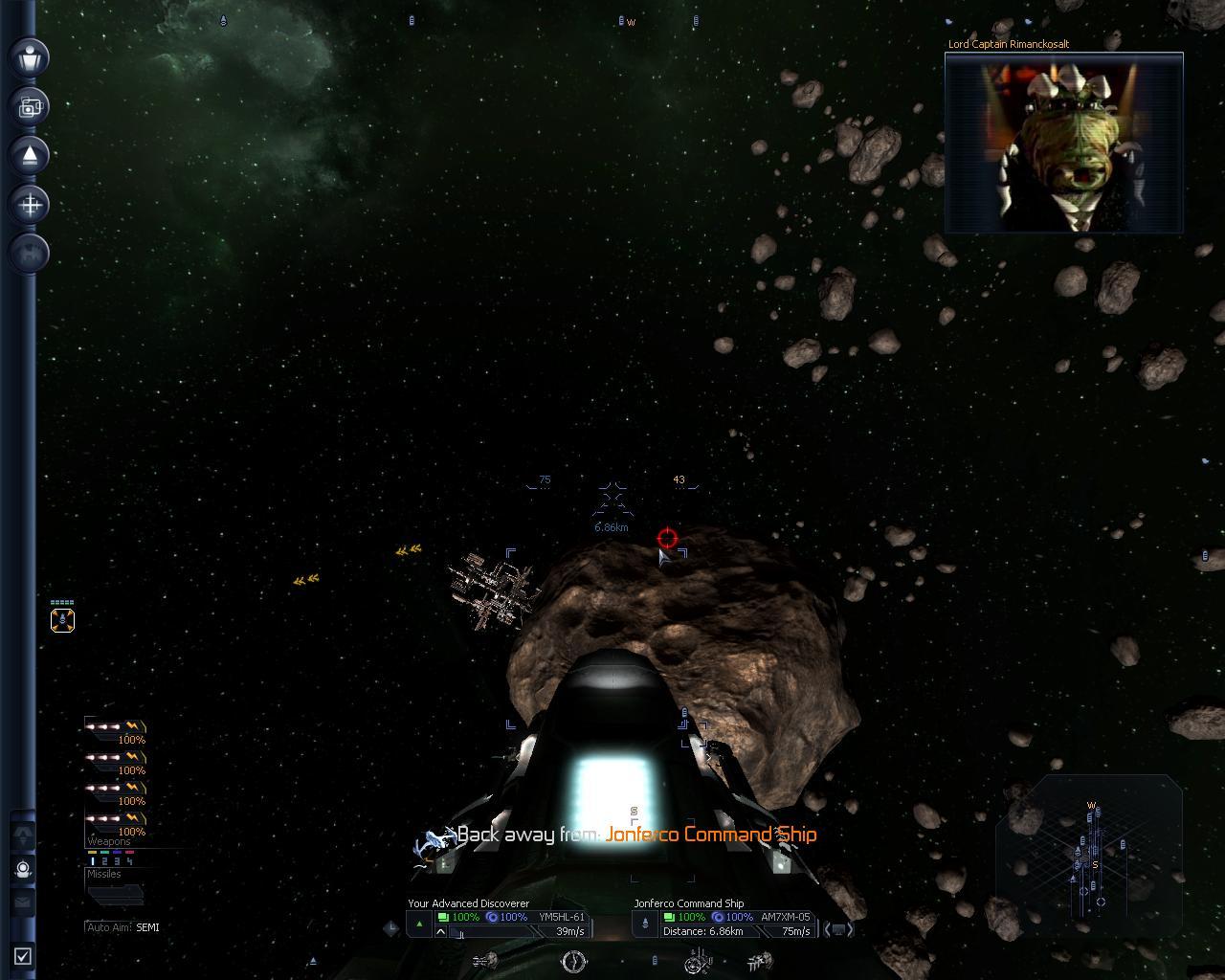The height and width of the screenshot is (980, 1225).
Task: Open the pilot helmet sidebar icon
Action: (23, 869)
